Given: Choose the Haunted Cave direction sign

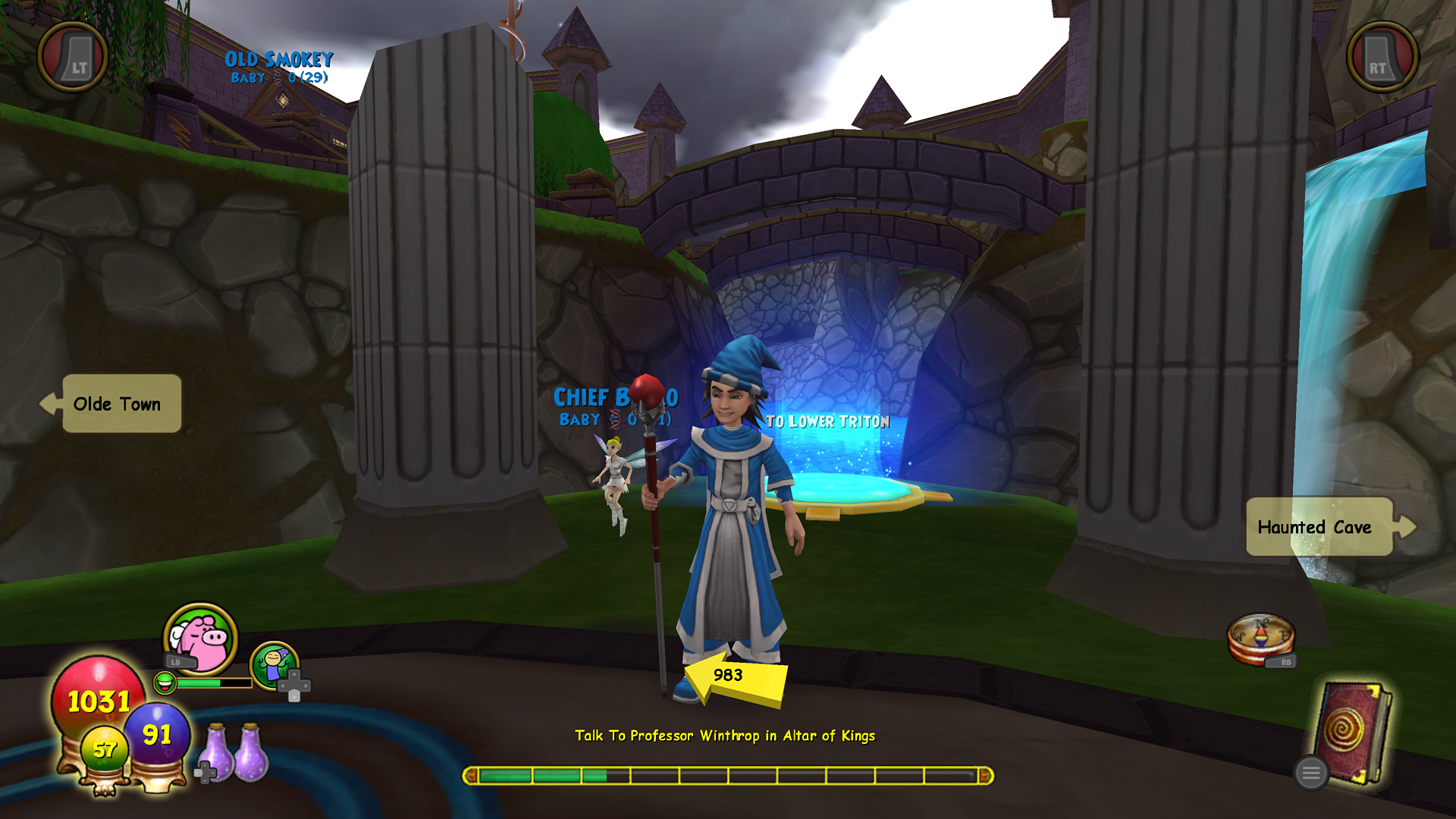Looking at the screenshot, I should pos(1319,527).
